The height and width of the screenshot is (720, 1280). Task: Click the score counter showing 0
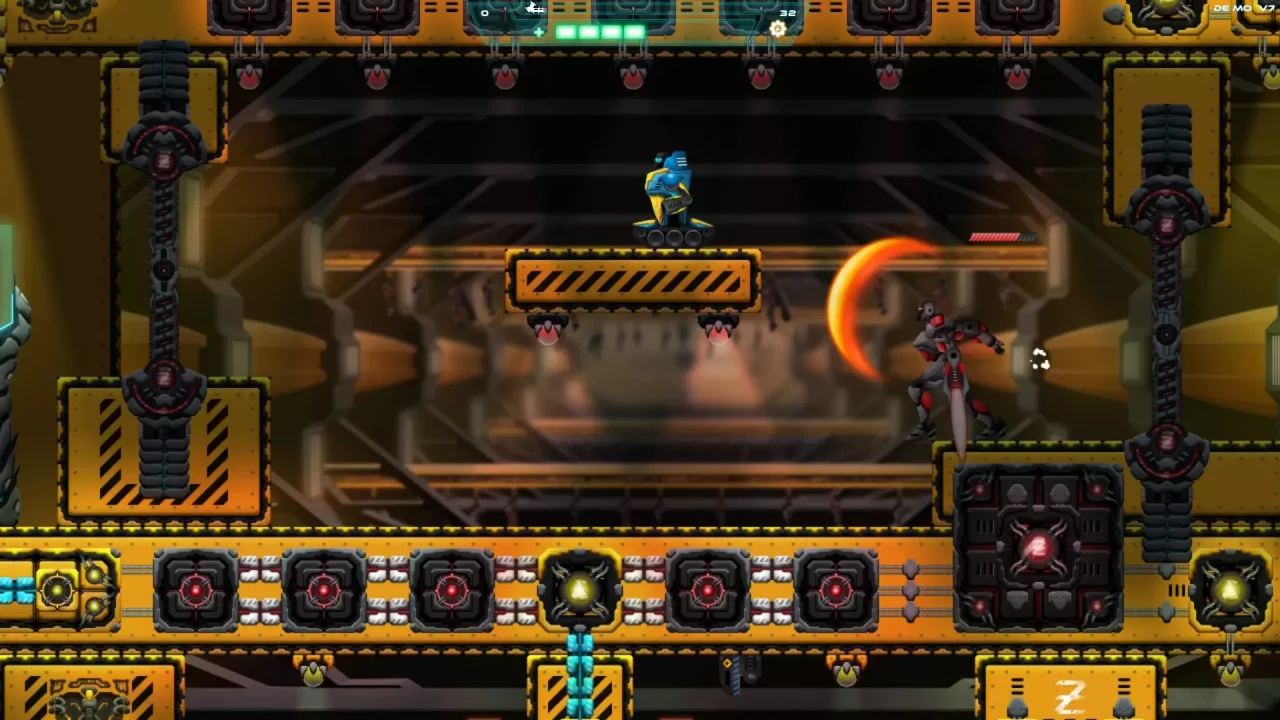click(x=484, y=13)
